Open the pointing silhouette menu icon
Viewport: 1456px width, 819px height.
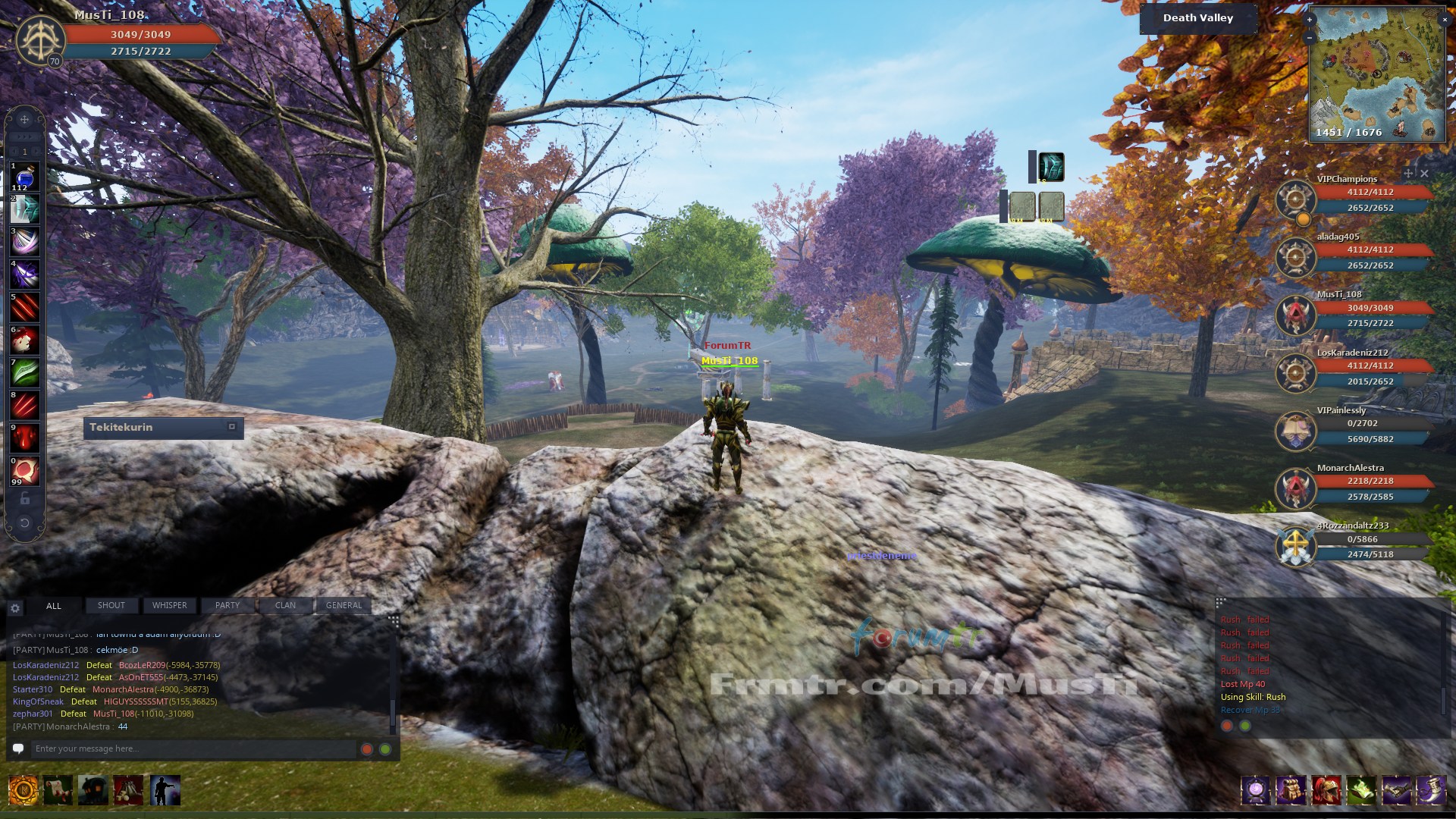point(165,790)
